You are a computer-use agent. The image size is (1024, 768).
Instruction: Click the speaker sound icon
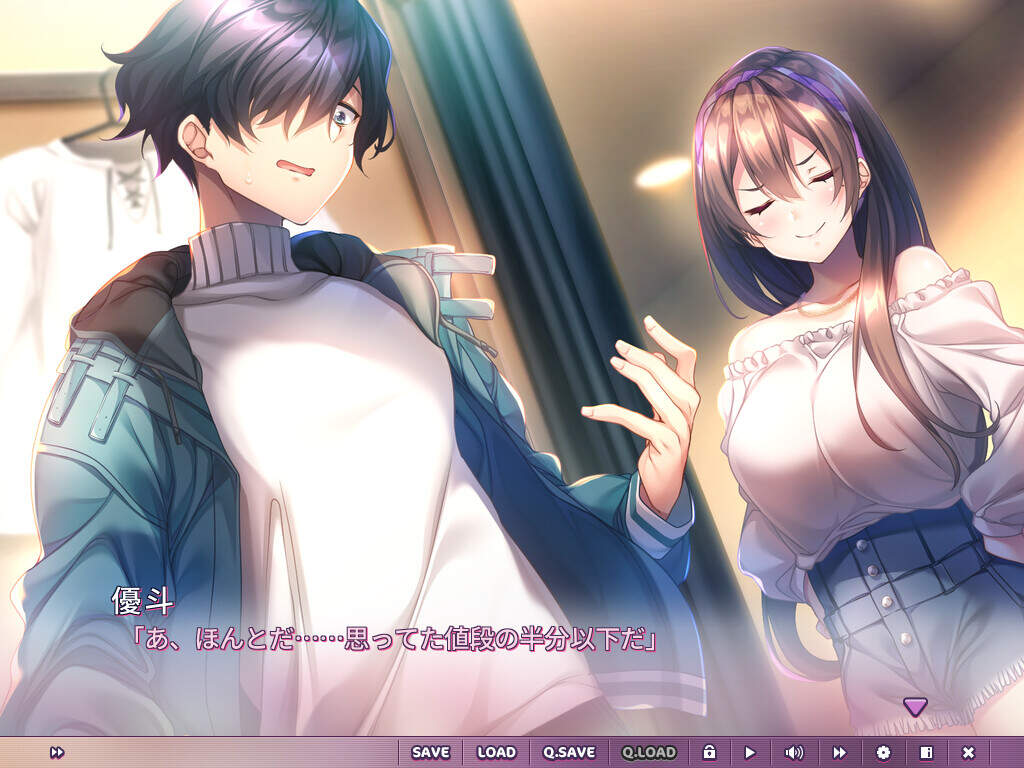pos(794,752)
